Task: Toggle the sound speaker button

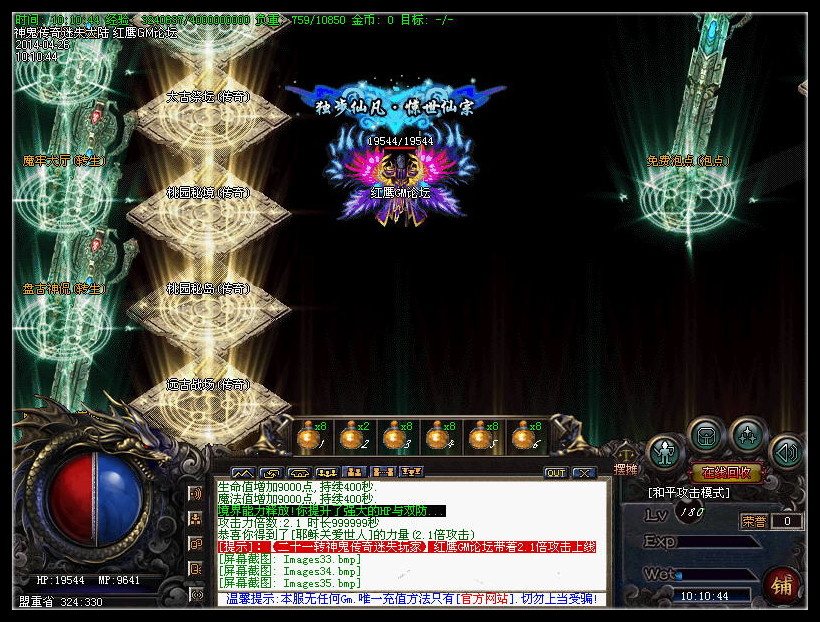Action: click(788, 451)
